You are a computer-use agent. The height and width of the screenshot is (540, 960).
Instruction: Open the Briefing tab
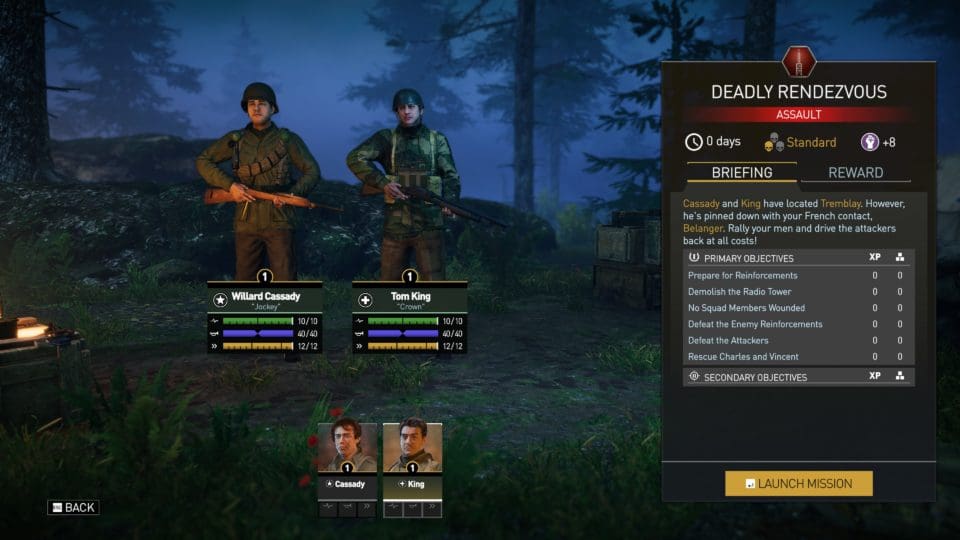click(x=741, y=172)
